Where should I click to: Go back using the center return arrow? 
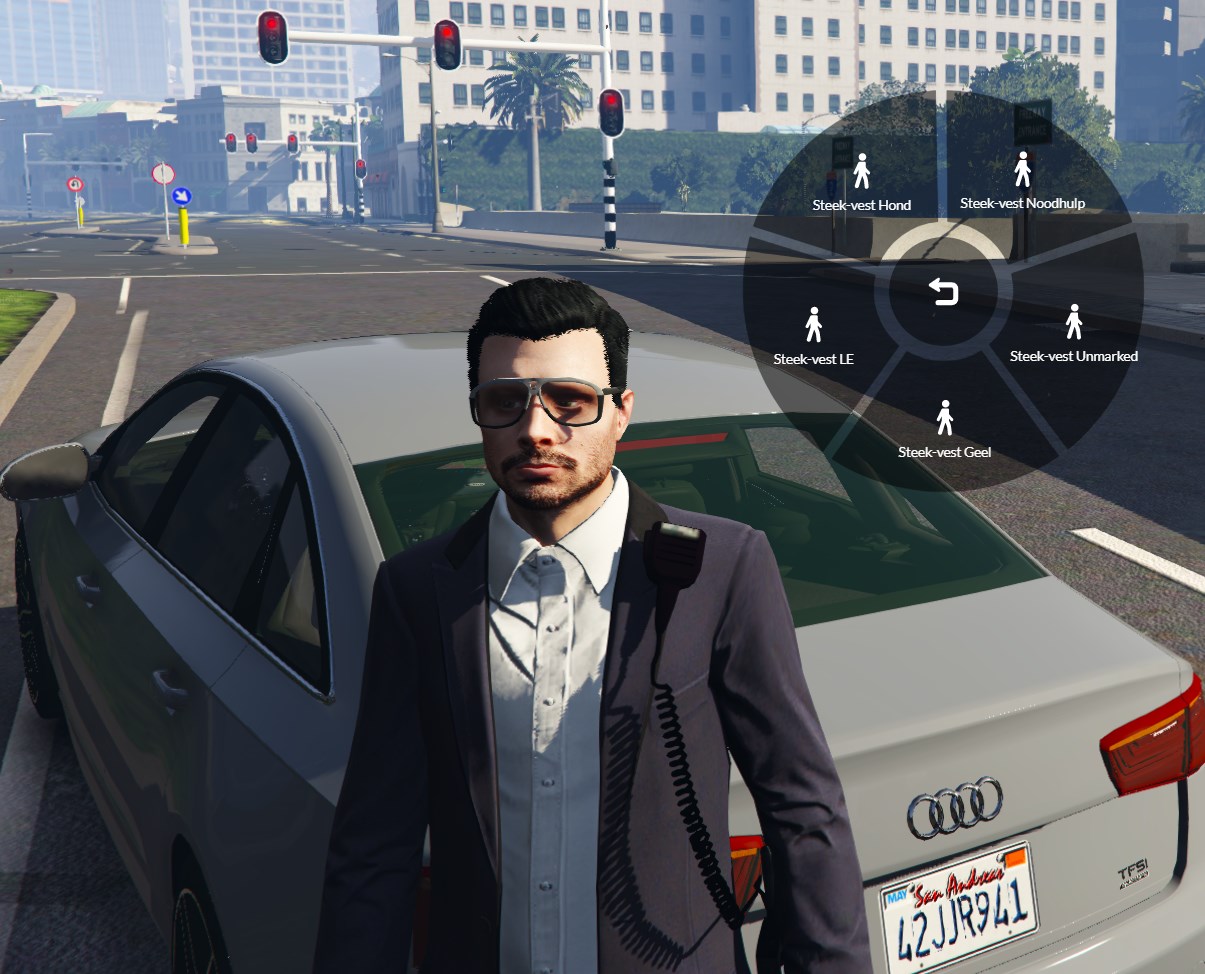tap(943, 291)
